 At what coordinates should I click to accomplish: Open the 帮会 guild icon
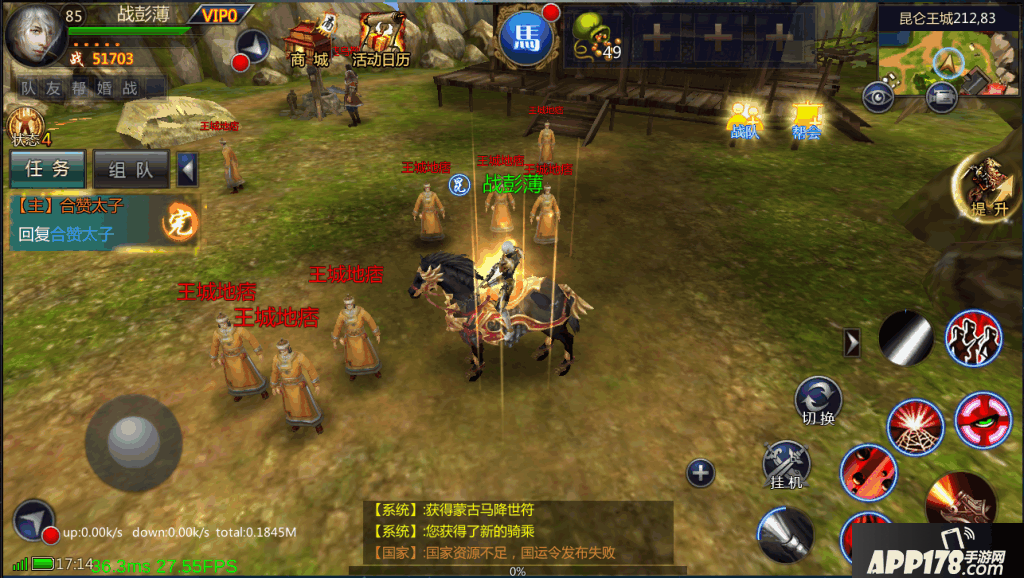806,119
